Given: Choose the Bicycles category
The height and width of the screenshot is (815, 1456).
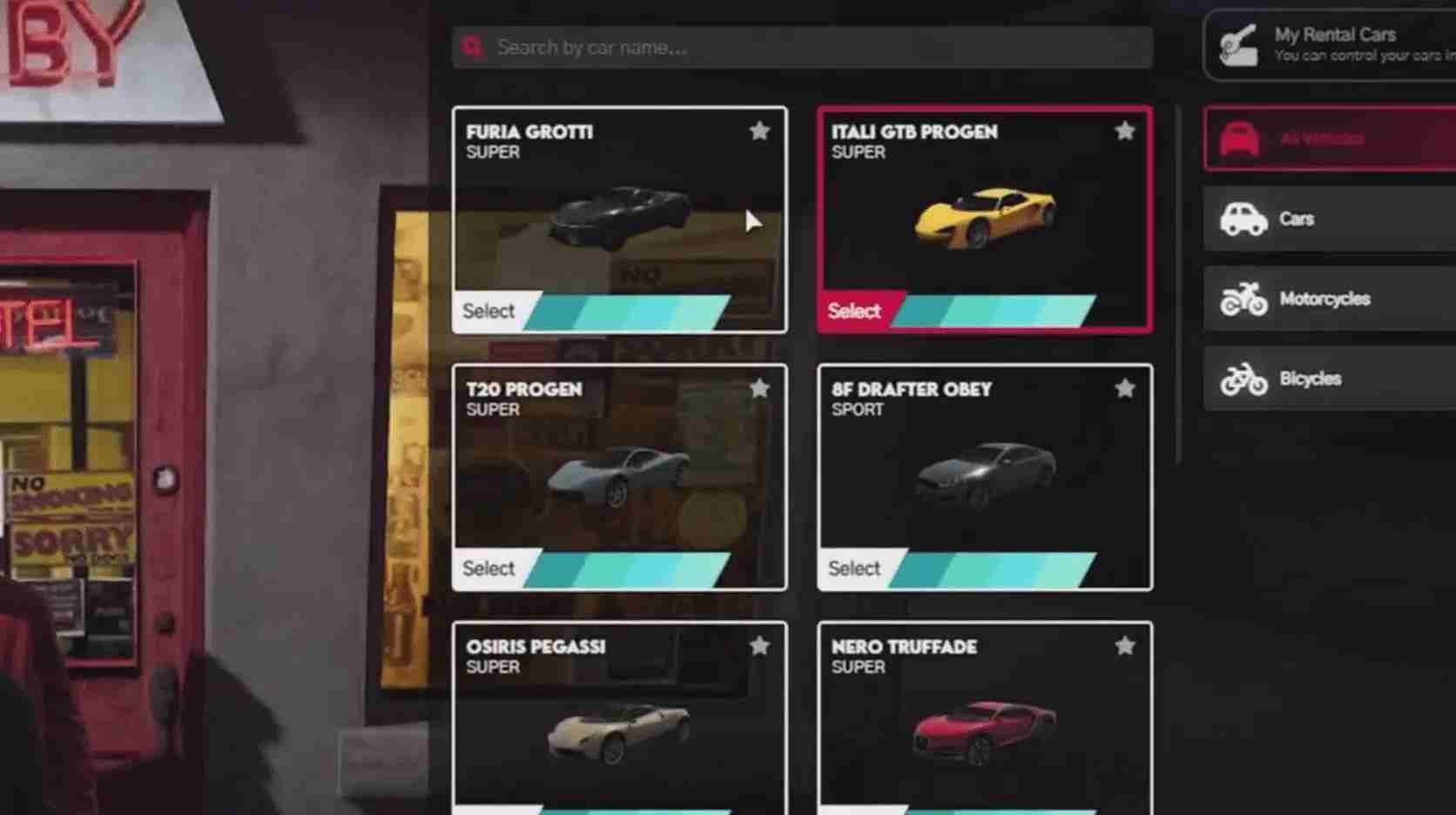Looking at the screenshot, I should coord(1329,379).
